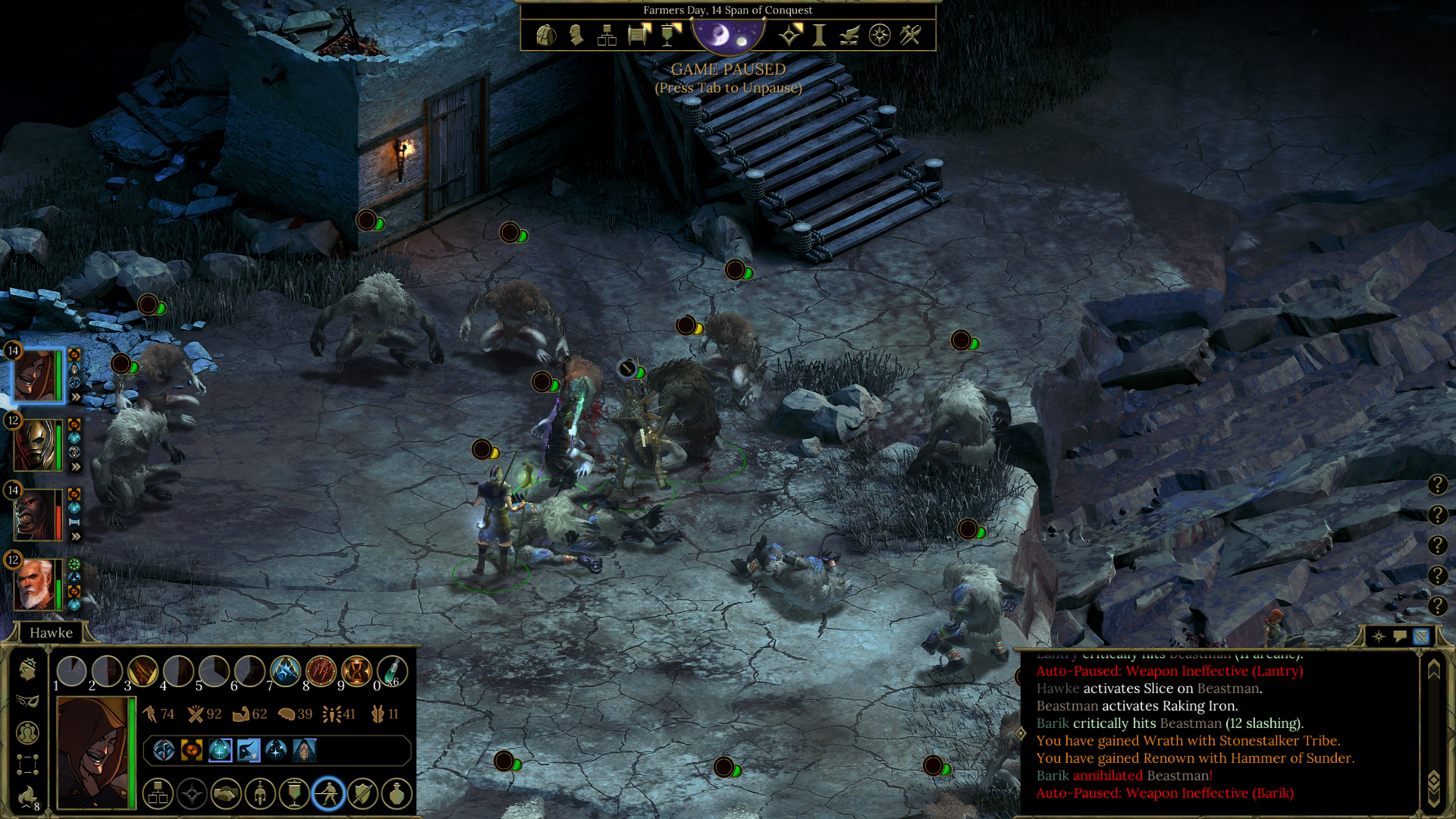This screenshot has height=819, width=1456.
Task: Select the beast companion portrait
Action: [x=36, y=515]
